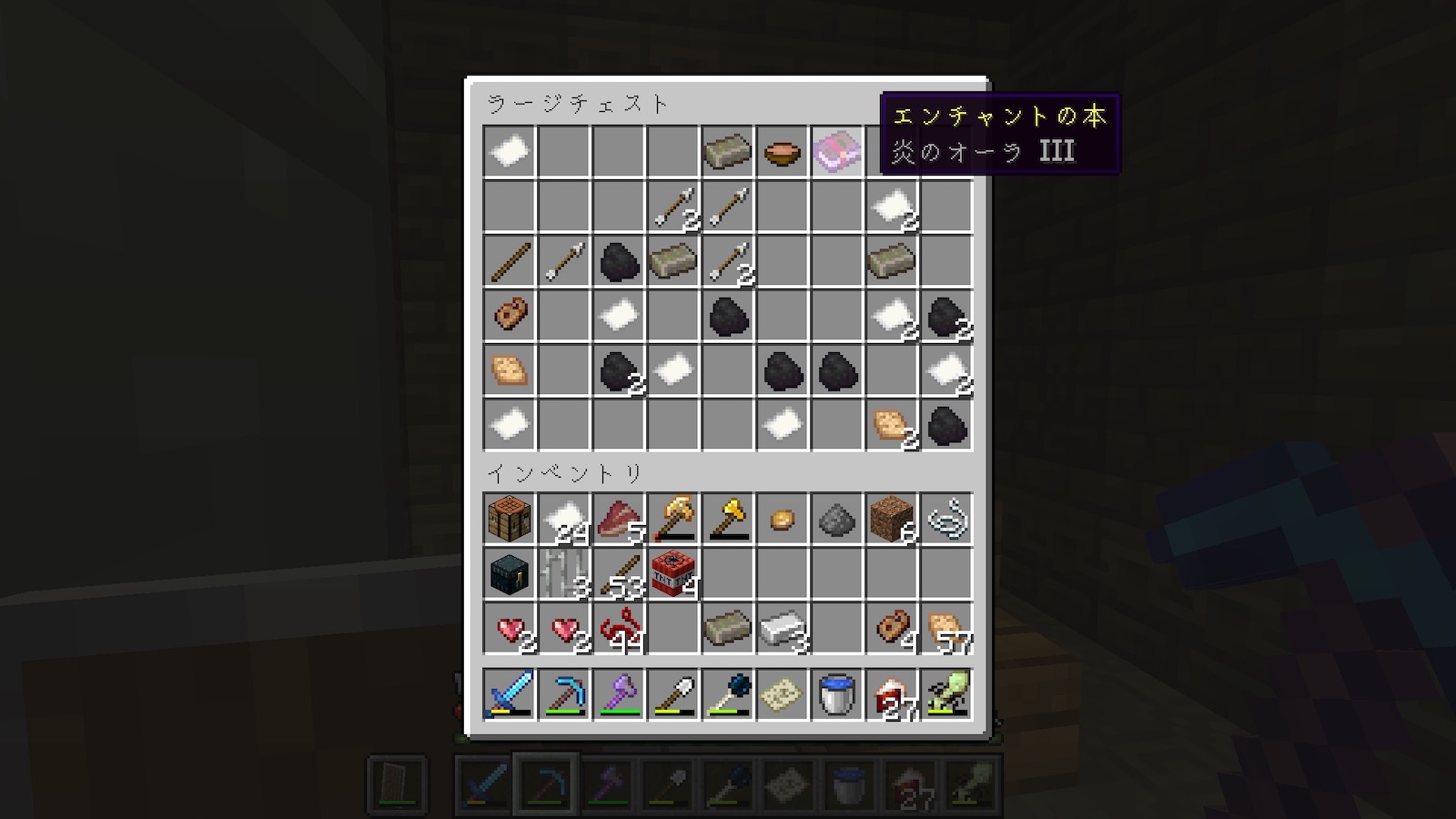This screenshot has height=819, width=1456.
Task: Choose the diamond pickaxe hotbar slot
Action: coord(563,695)
